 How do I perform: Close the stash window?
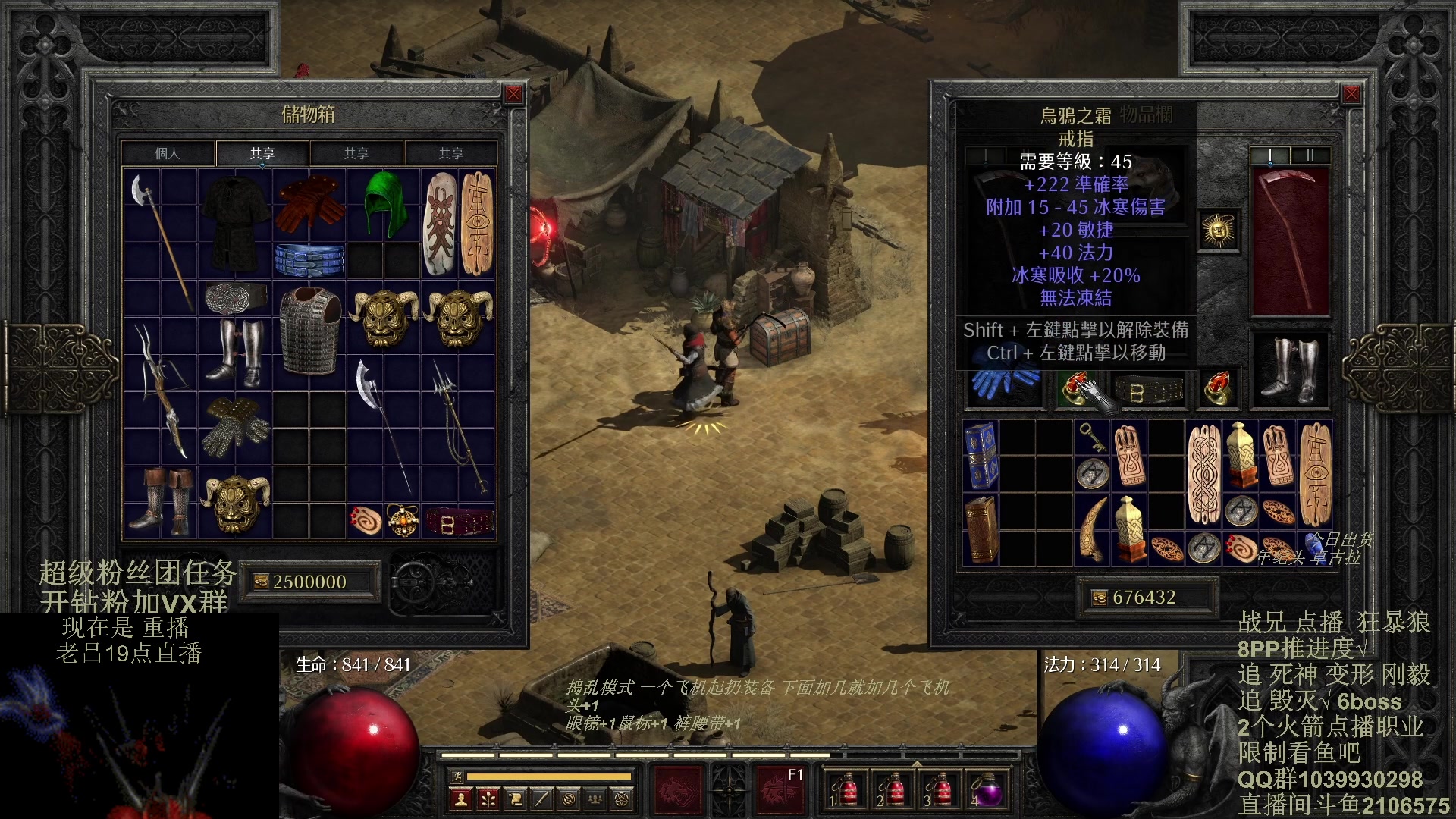point(513,94)
